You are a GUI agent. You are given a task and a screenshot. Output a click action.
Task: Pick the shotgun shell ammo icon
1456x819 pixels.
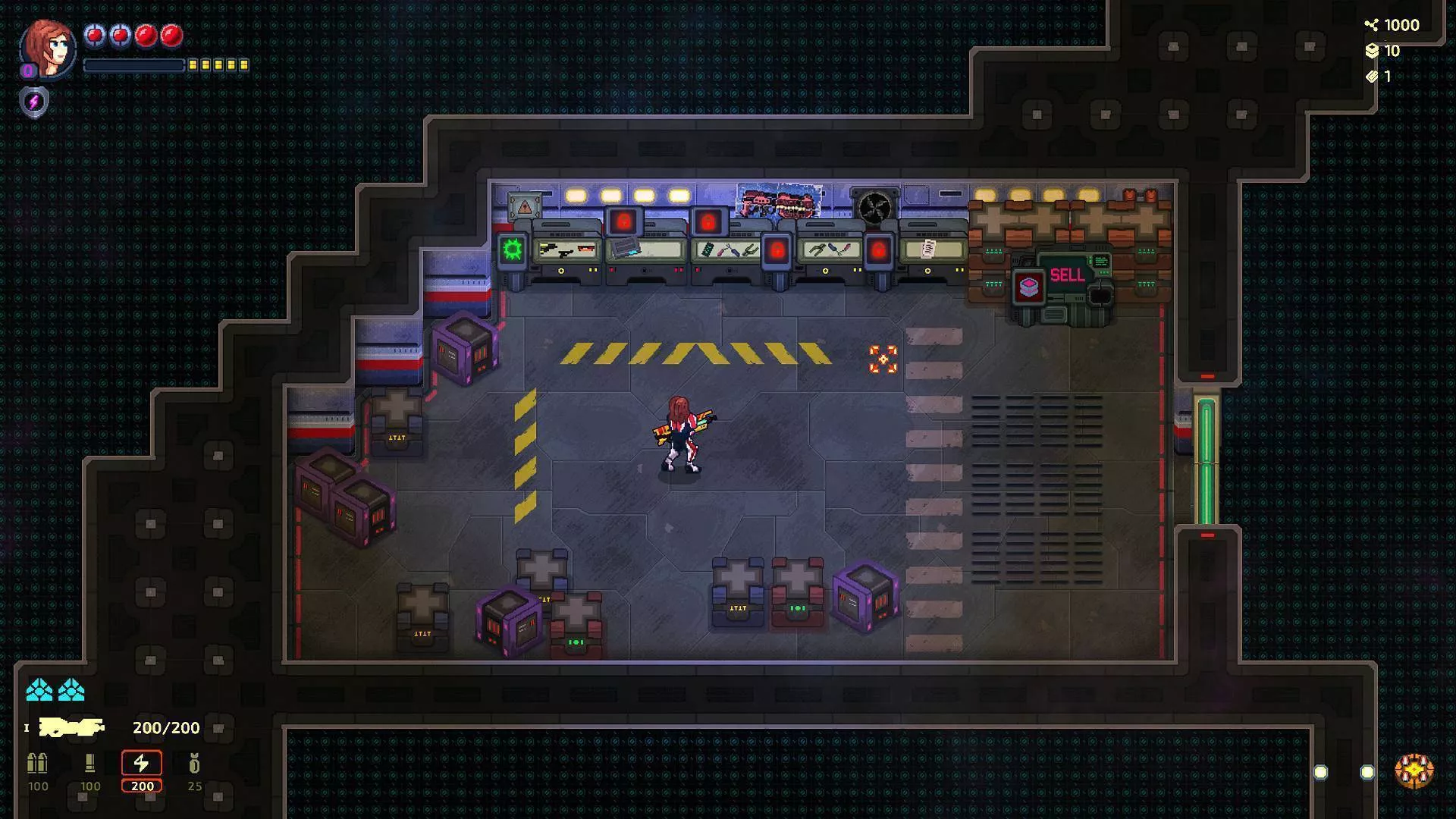click(x=90, y=763)
